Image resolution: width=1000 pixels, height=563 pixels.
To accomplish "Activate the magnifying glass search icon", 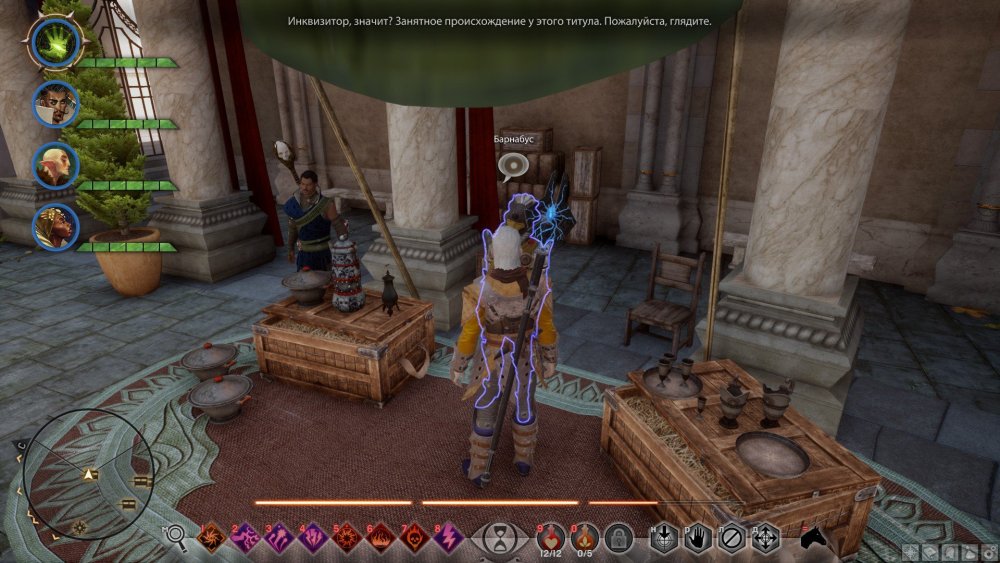I will [x=177, y=538].
